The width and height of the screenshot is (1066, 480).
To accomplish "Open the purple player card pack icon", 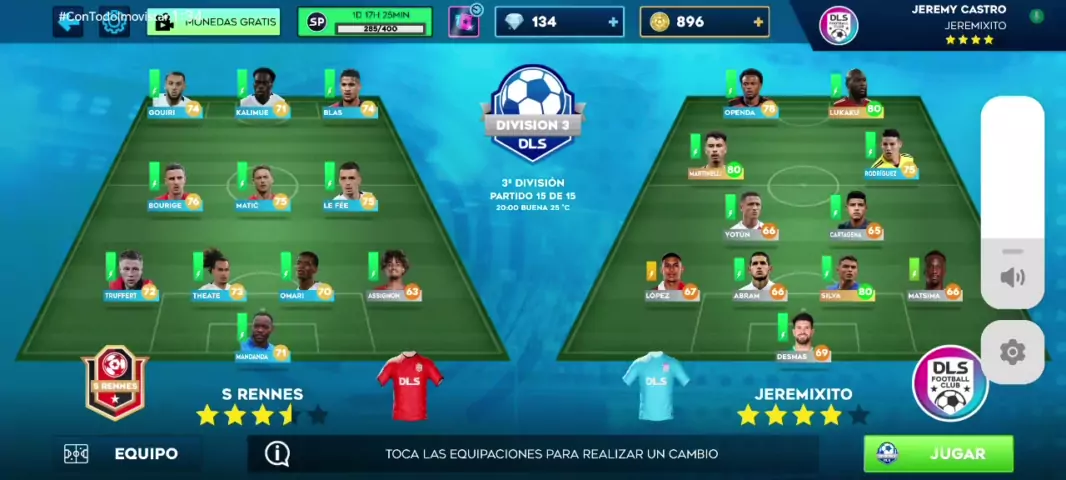I will coord(463,22).
